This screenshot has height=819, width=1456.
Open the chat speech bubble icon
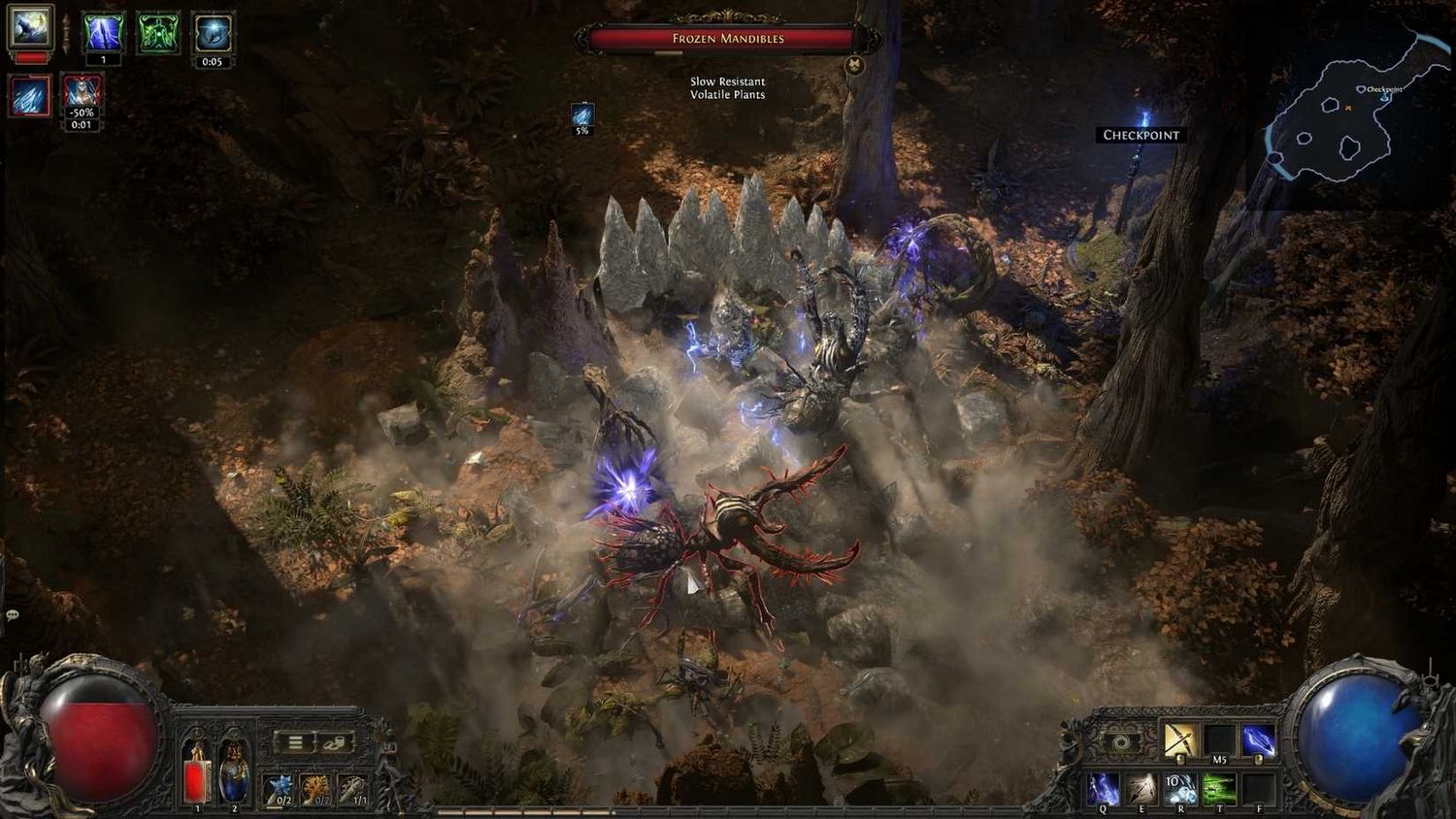pyautogui.click(x=13, y=615)
